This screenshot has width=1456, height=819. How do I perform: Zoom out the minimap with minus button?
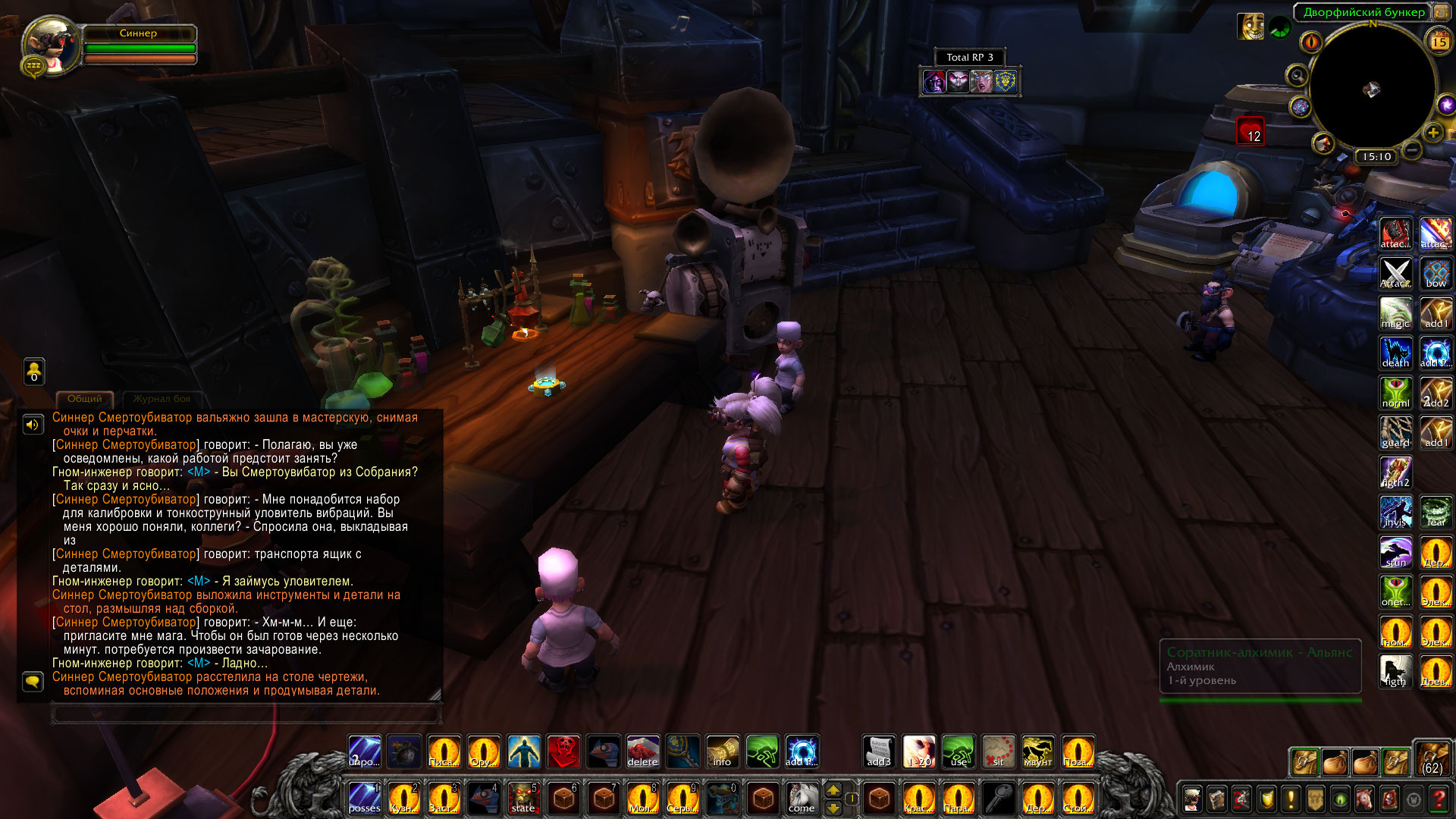coord(1411,150)
